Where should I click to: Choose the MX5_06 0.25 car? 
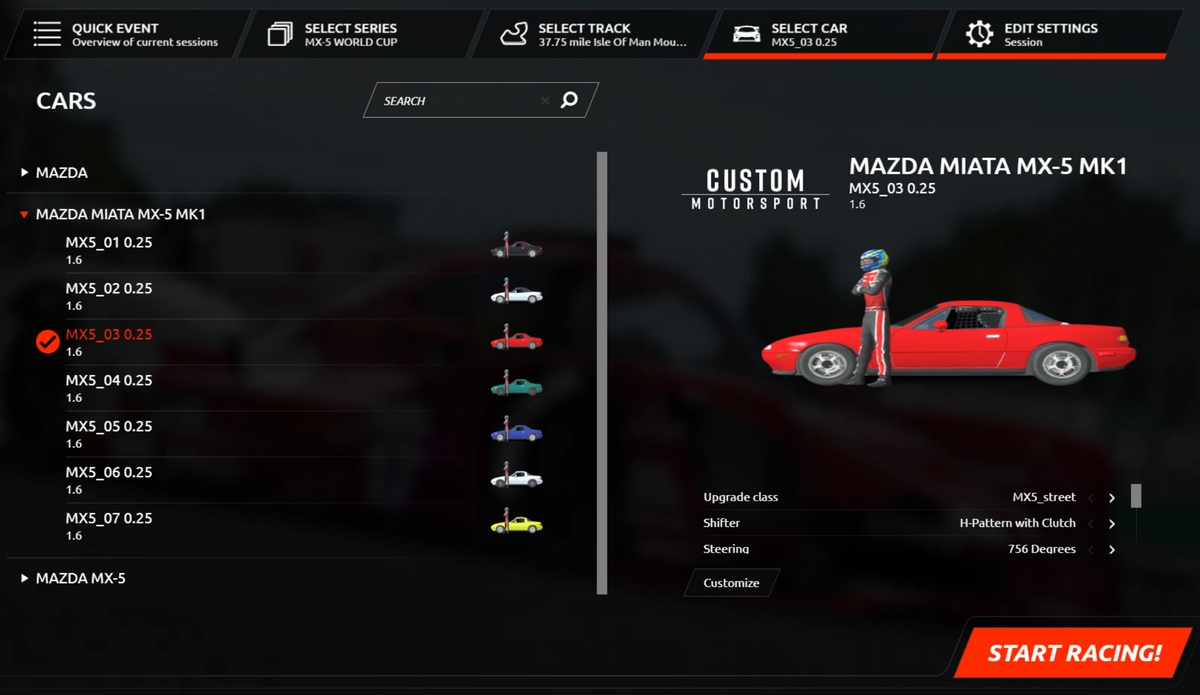(109, 479)
